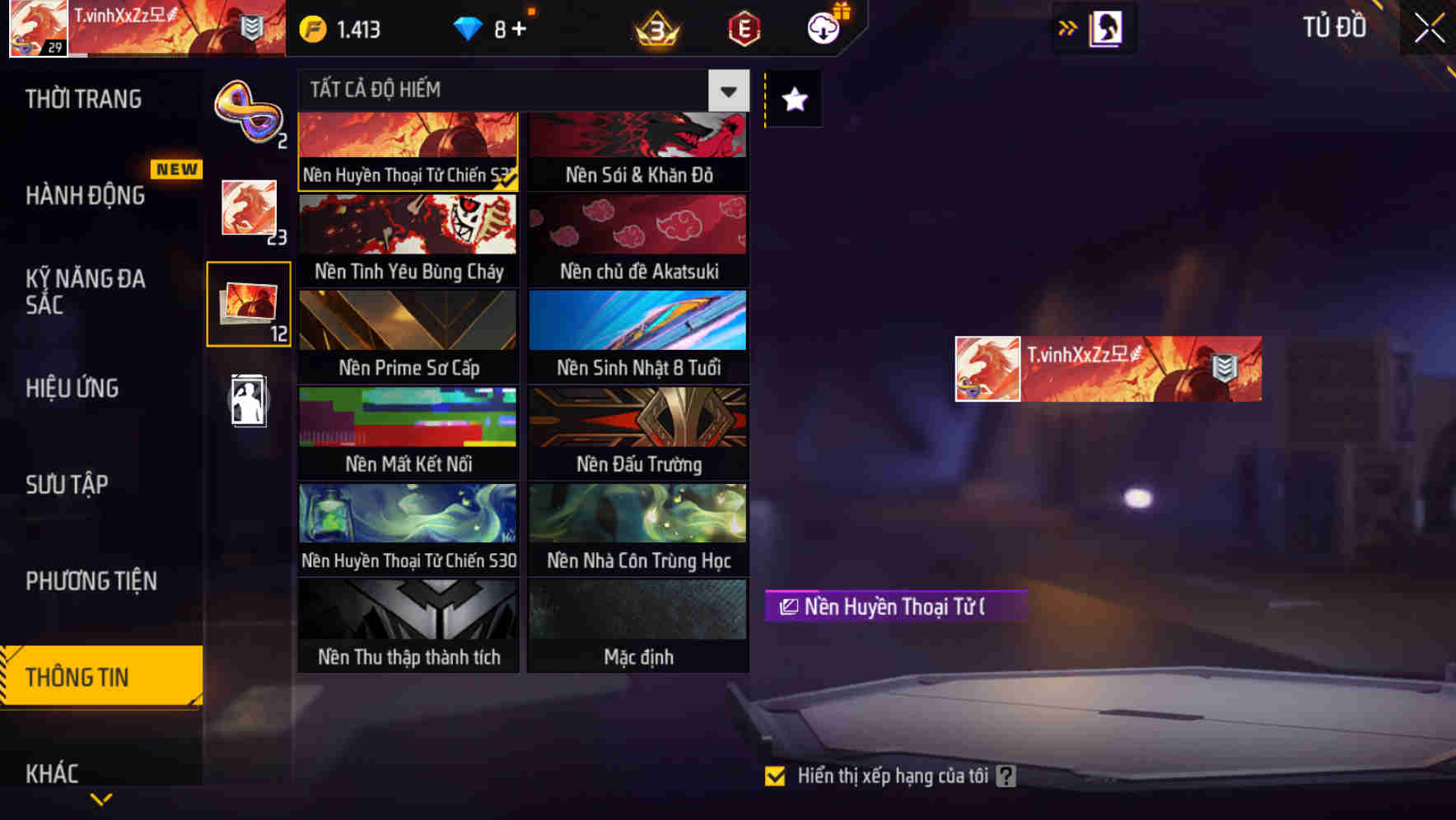This screenshot has width=1456, height=820.
Task: Open the horse avatar icons category
Action: tap(248, 210)
